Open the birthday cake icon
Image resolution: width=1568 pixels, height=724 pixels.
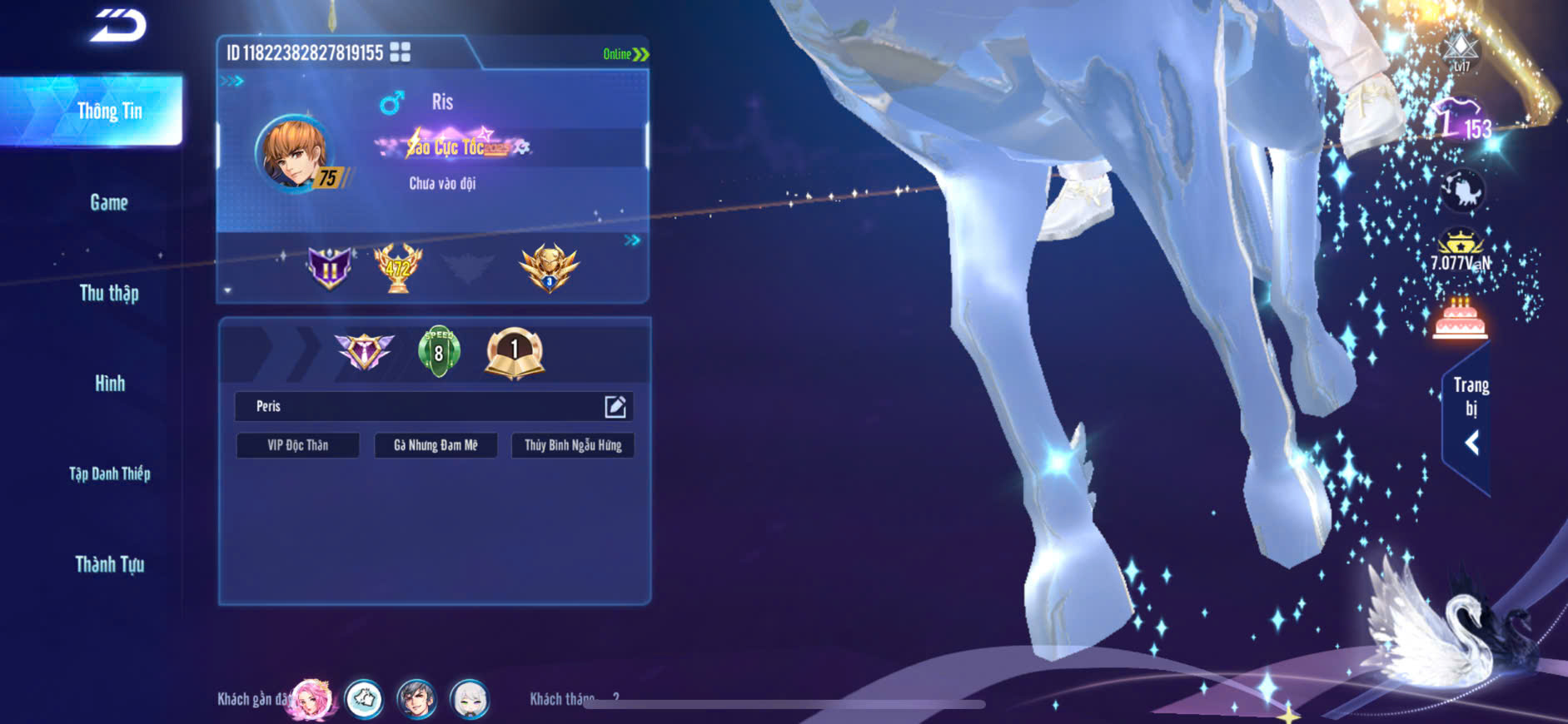tap(1460, 320)
